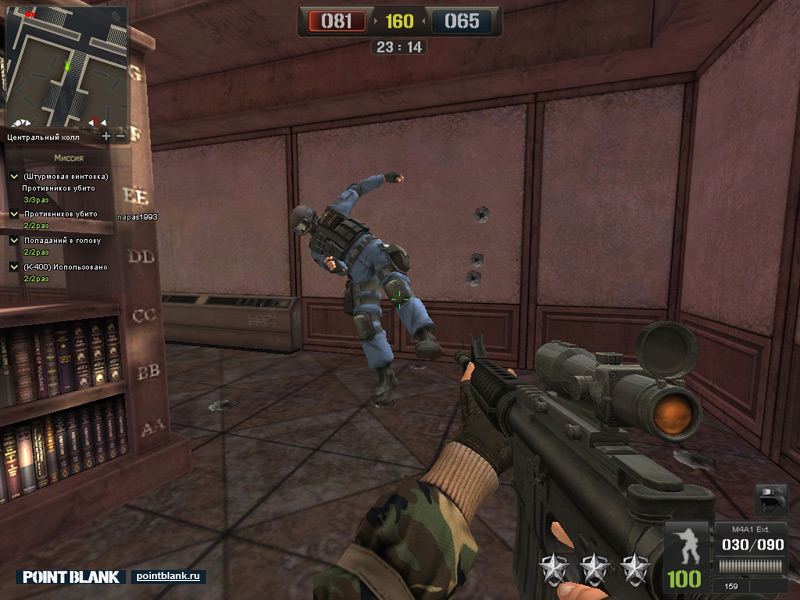Toggle the Штурмовая винтовка mission checkbox
This screenshot has height=600, width=800.
click(x=14, y=177)
